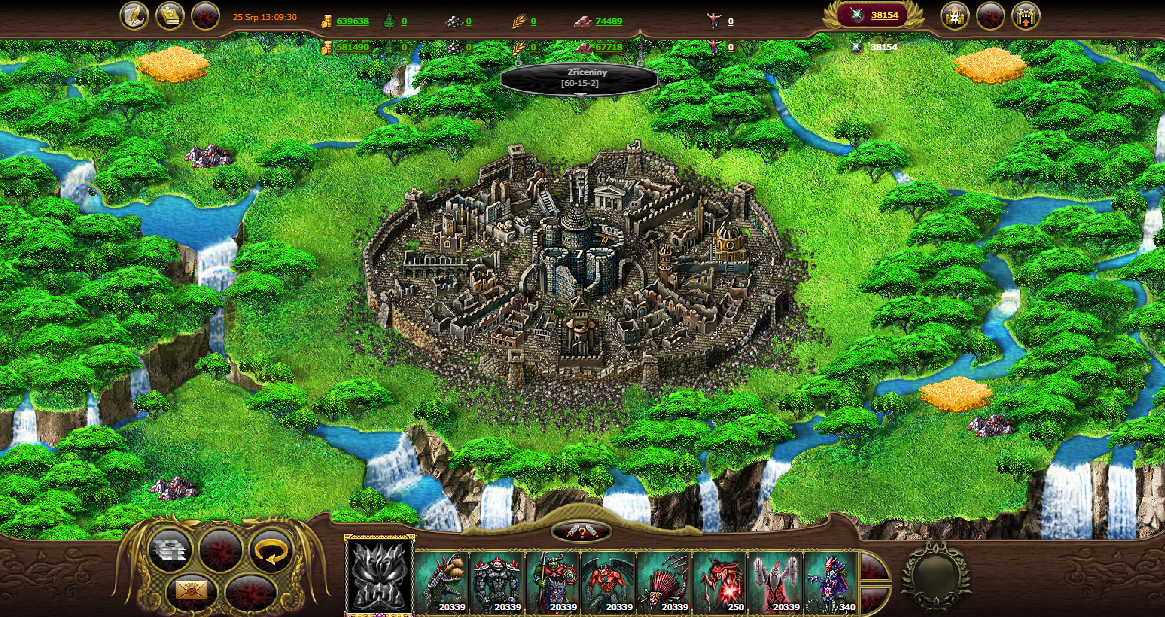Open the sealed envelope mail button
Screen dimensions: 1165x617
click(x=192, y=591)
